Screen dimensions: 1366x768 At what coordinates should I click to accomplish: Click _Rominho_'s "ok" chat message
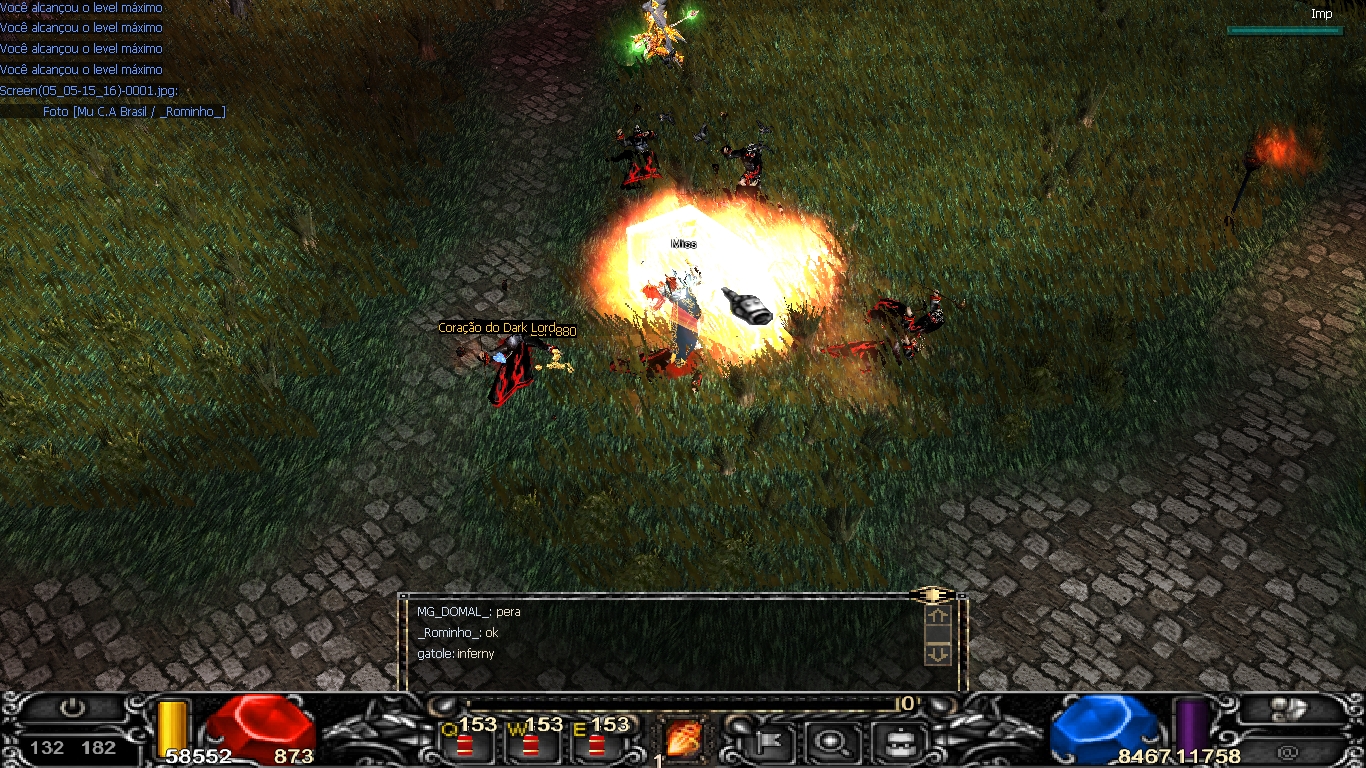point(457,633)
